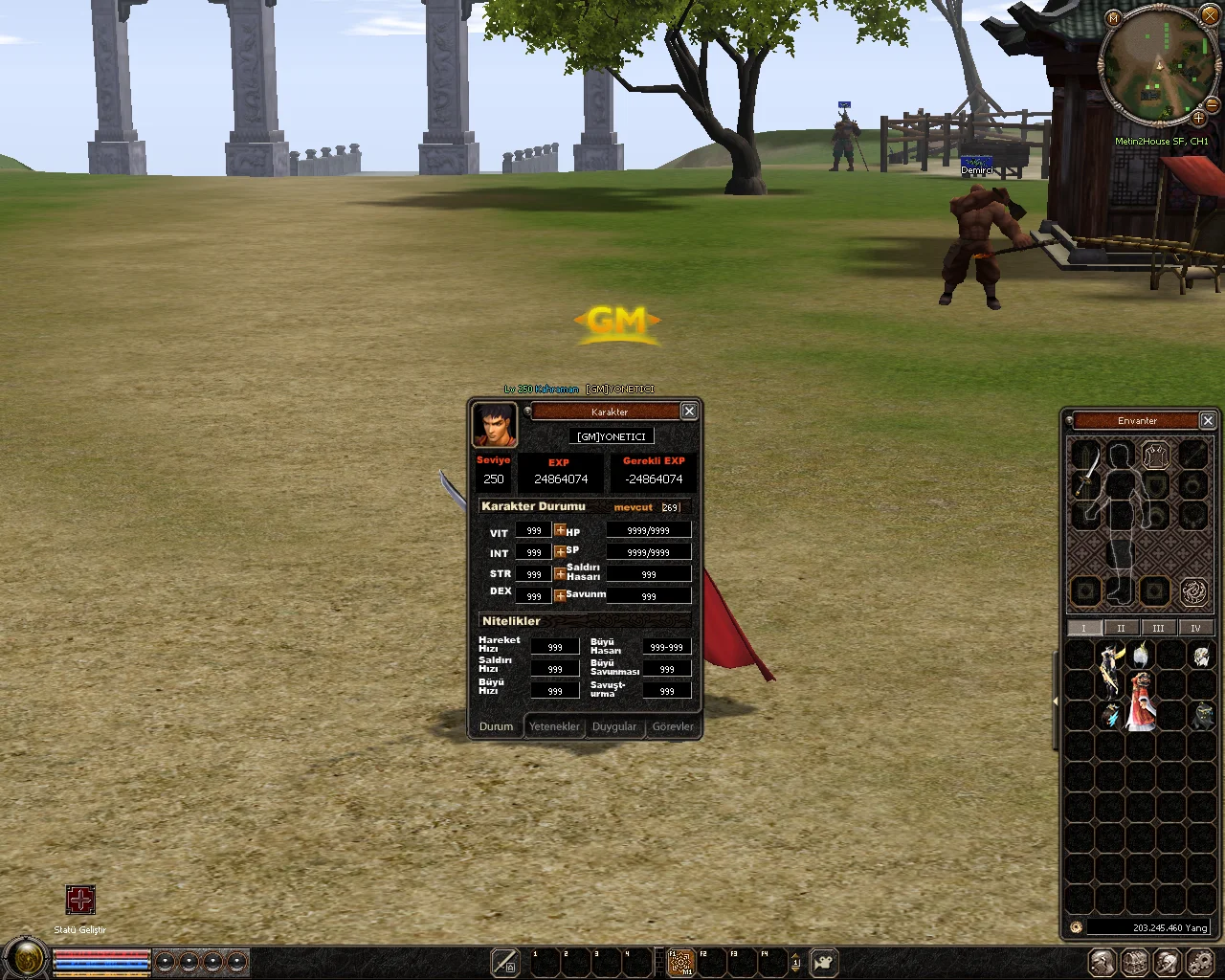Click the equipped sword weapon slot
Viewport: 1225px width, 980px height.
tap(1086, 475)
